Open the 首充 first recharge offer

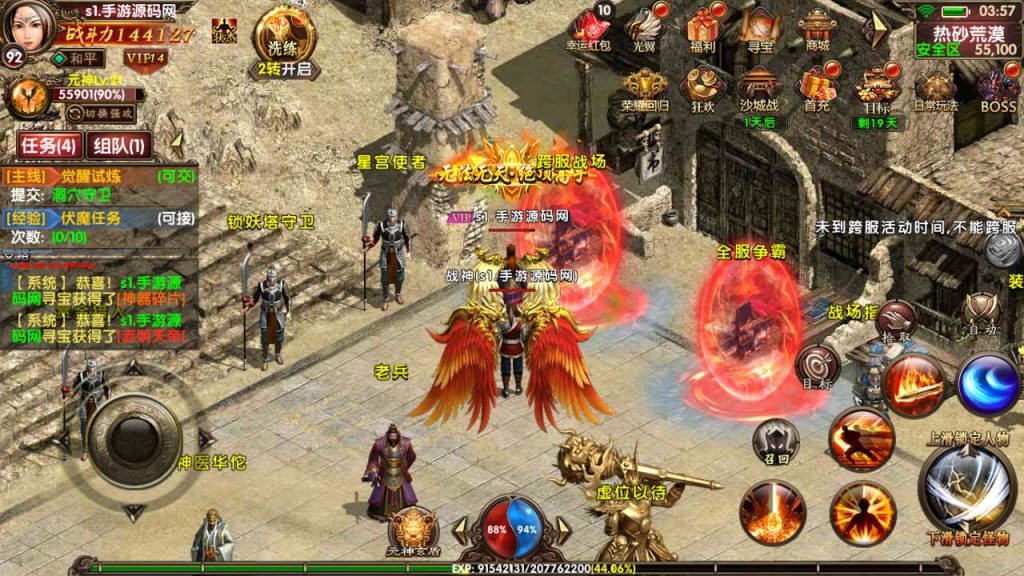pos(817,90)
